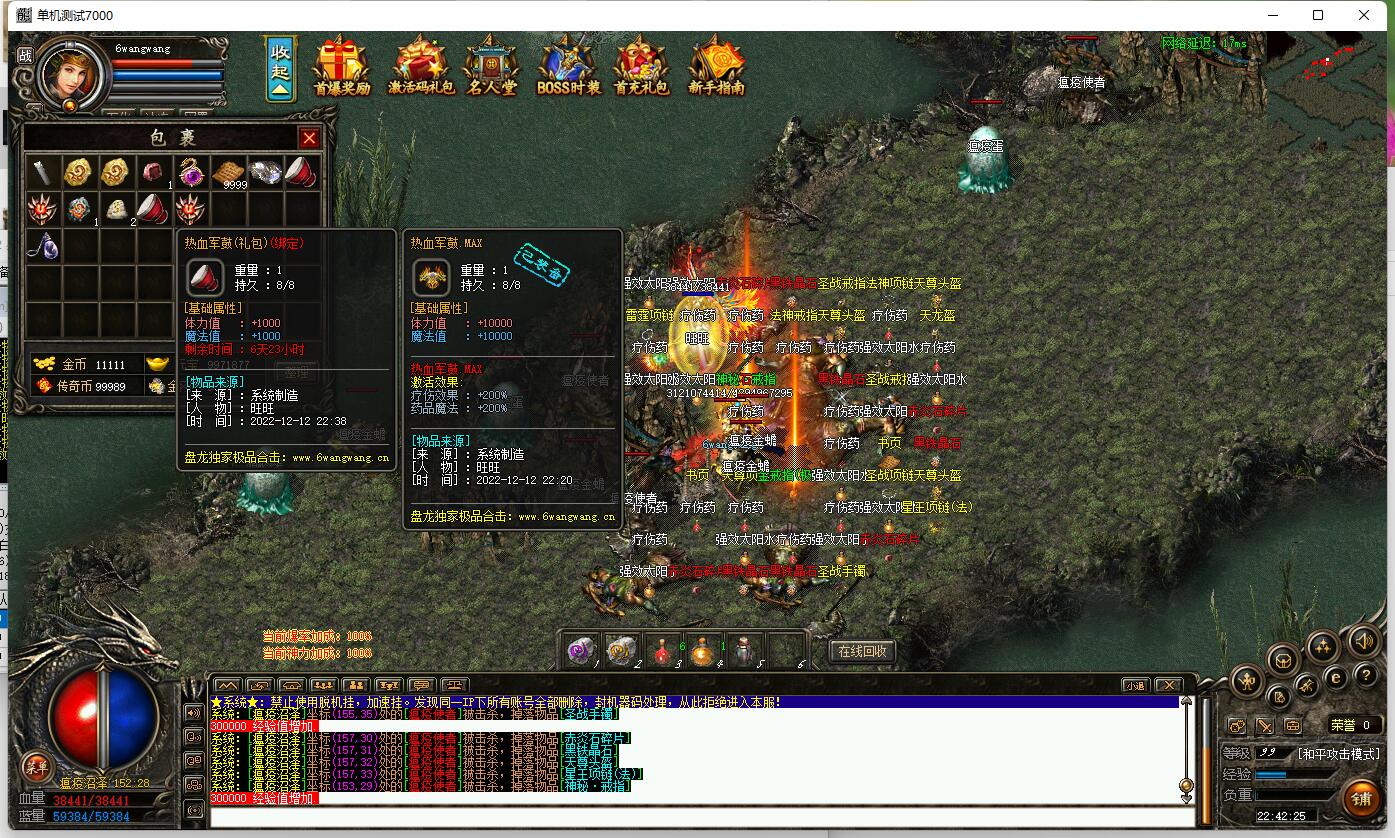
Task: Collapse the top menu with 收起
Action: 280,68
